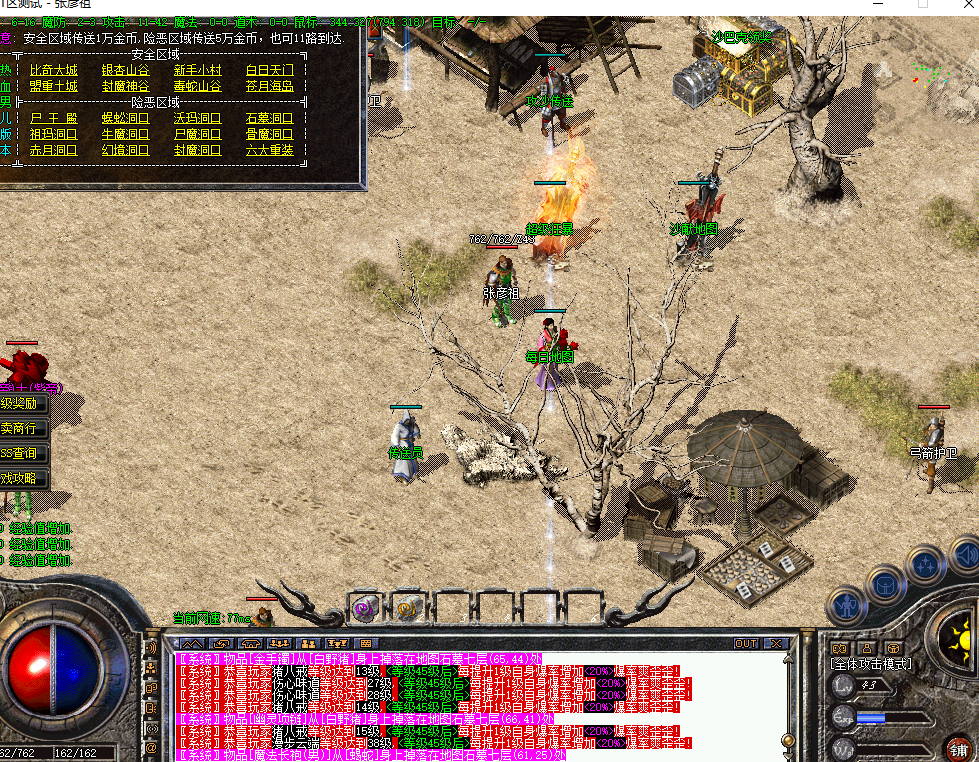Pick the 赤月洞口 destination
This screenshot has width=979, height=762.
pyautogui.click(x=53, y=150)
